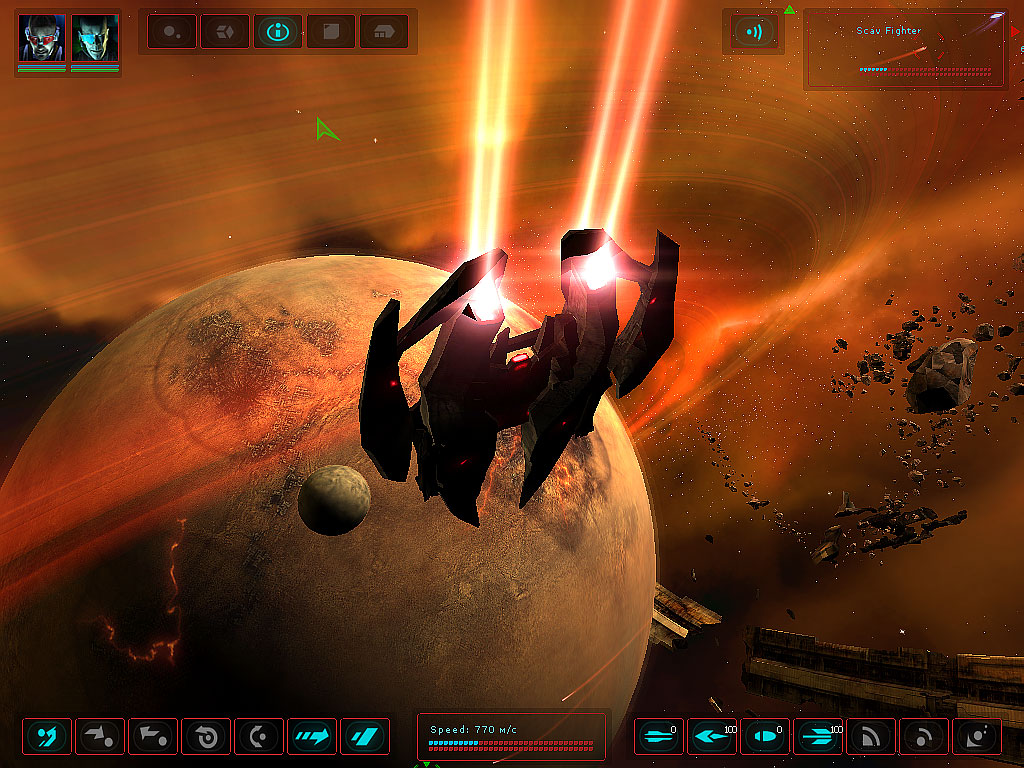
Task: Click the planet-with-moon icon button
Action: click(x=977, y=737)
